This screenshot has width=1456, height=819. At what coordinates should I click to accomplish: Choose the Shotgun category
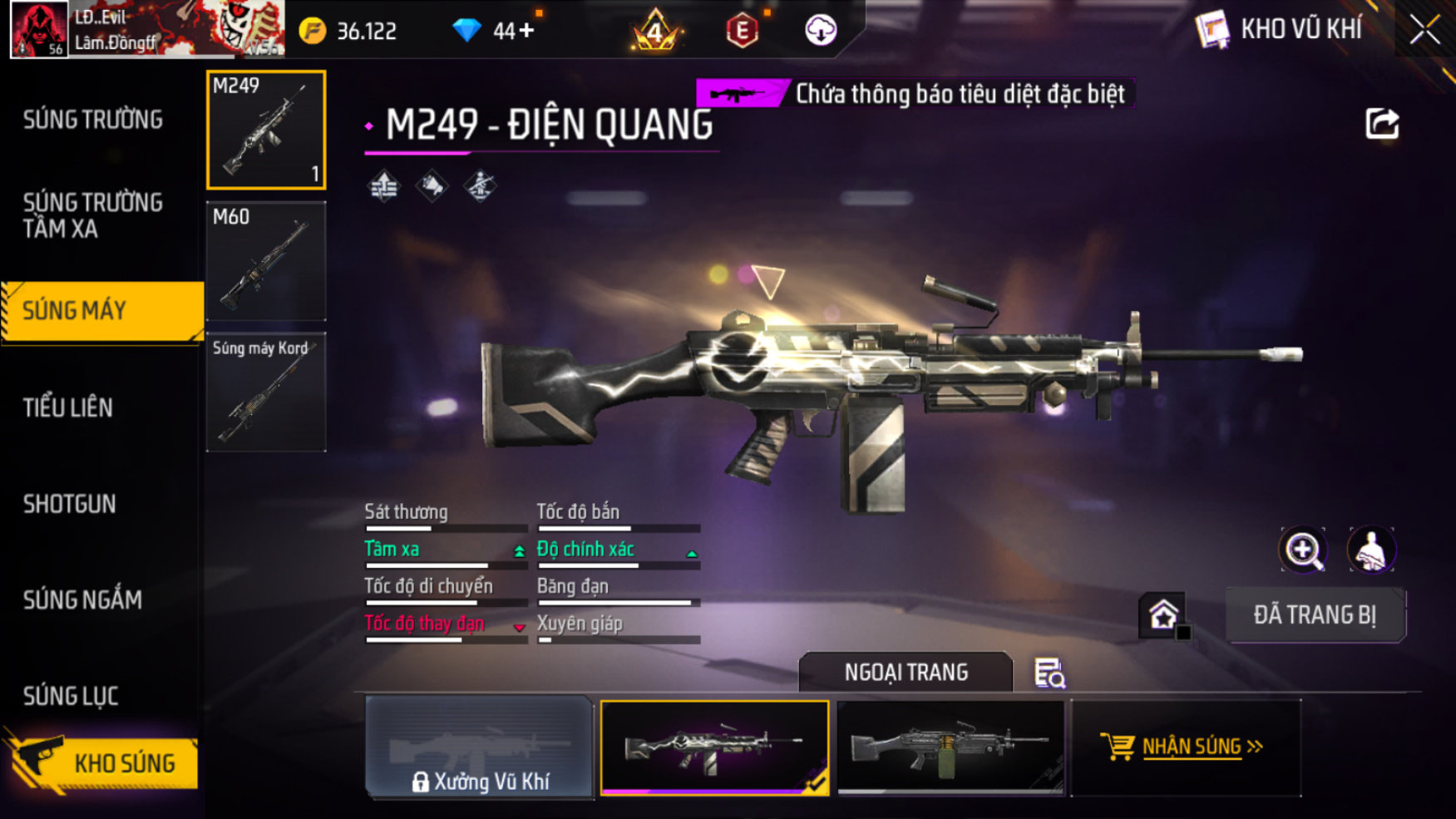[70, 504]
